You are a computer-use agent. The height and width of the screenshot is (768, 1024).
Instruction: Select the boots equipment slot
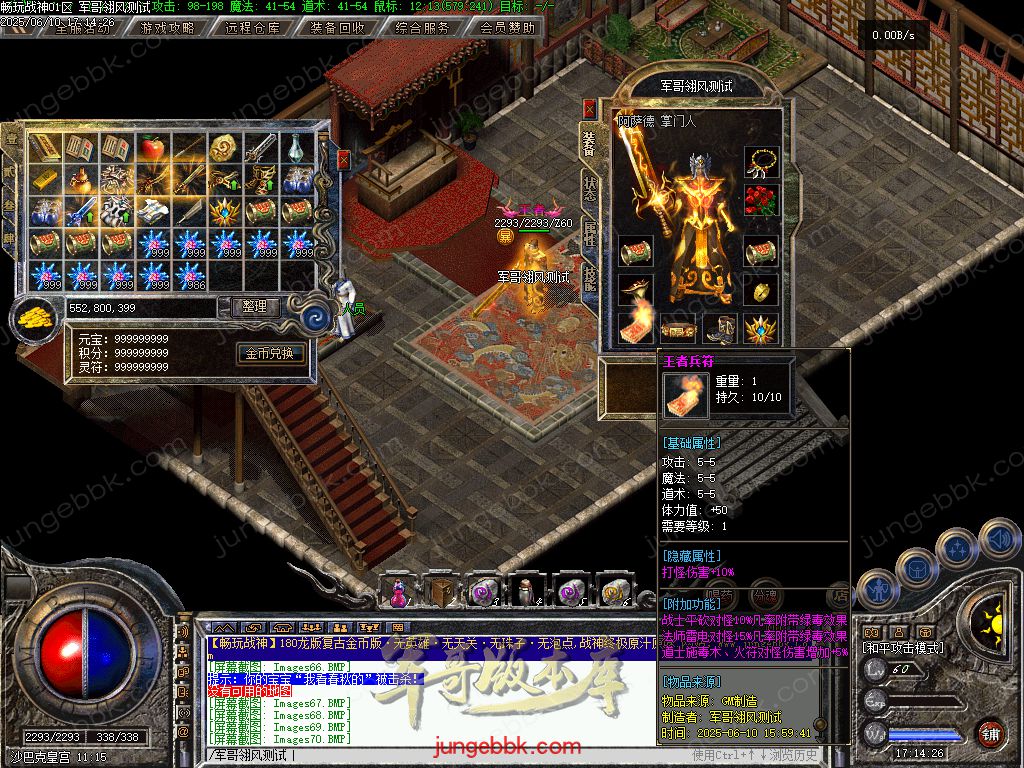coord(719,327)
